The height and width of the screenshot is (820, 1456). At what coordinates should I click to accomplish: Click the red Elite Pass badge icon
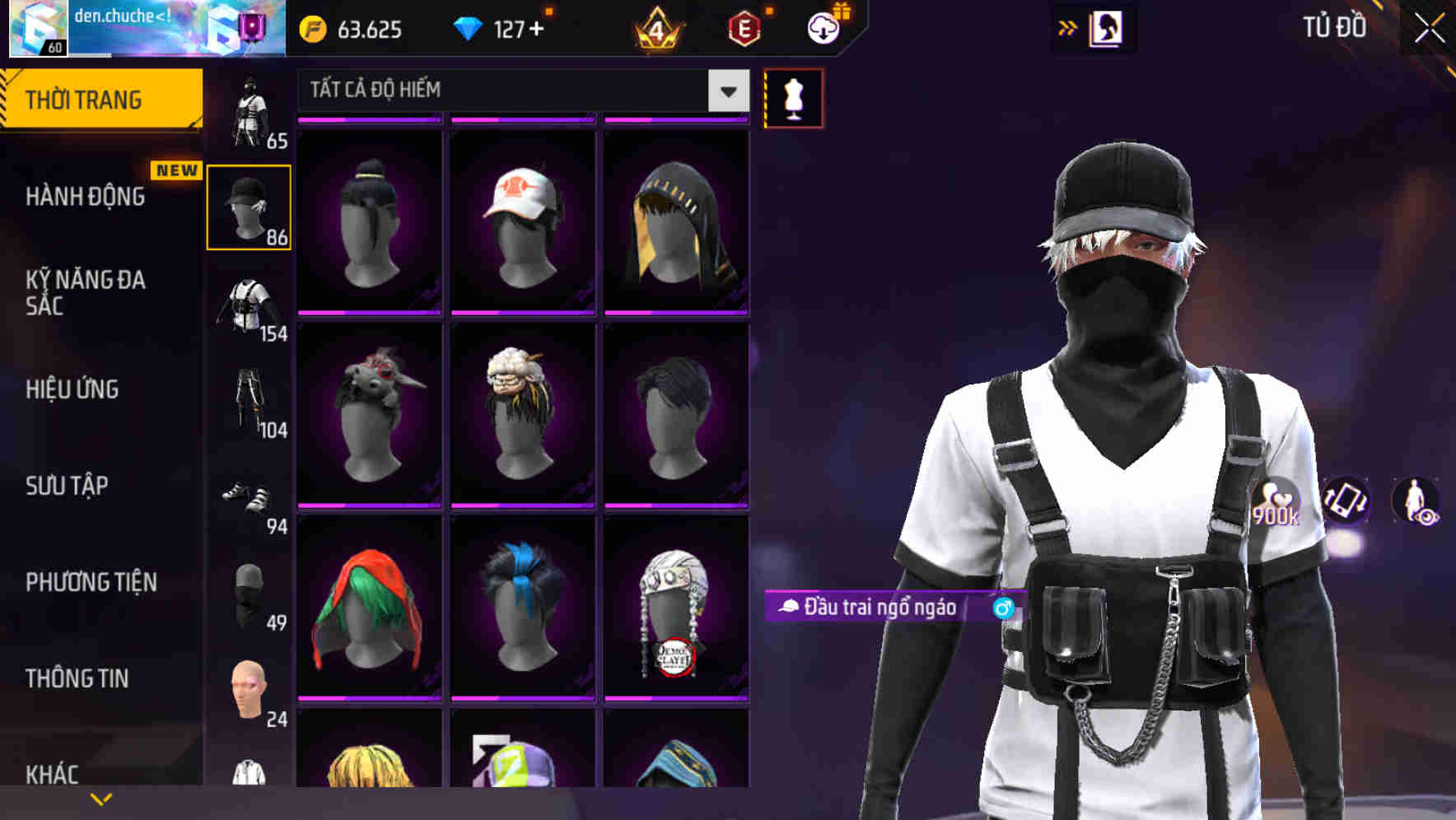745,30
